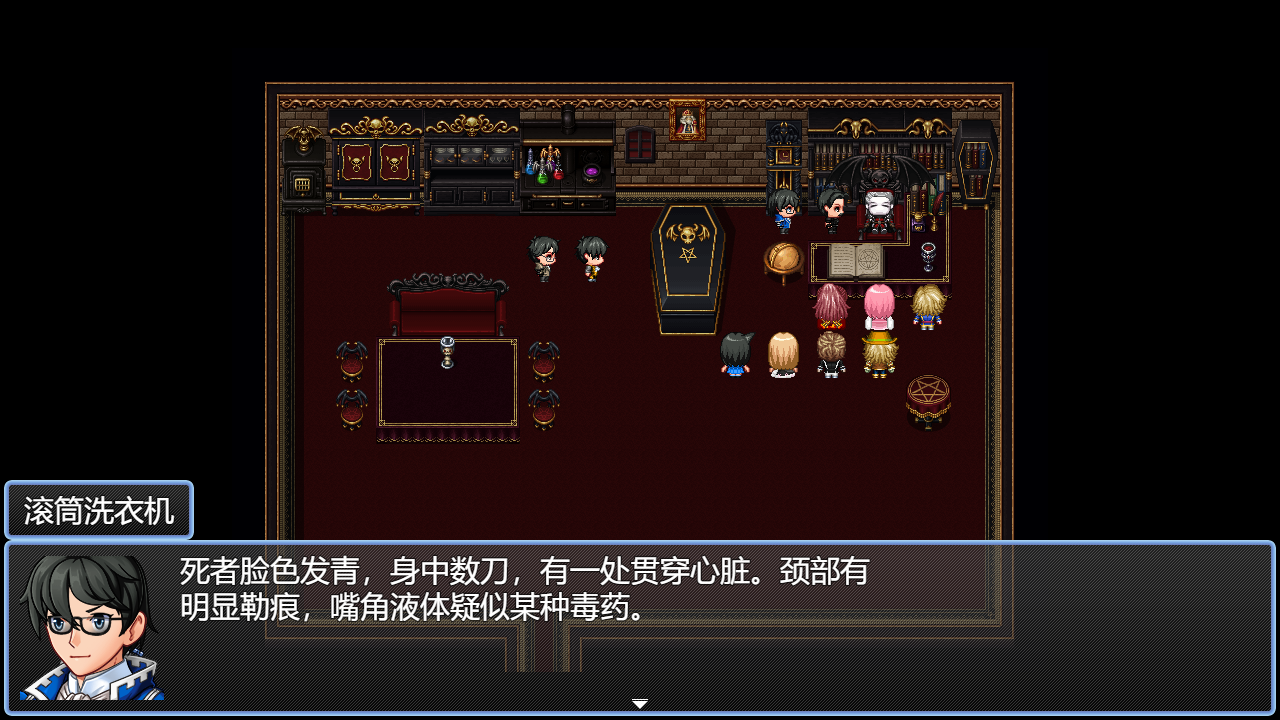Viewport: 1280px width, 720px height.
Task: Speak to the vampire seated on the red throne
Action: [x=877, y=210]
